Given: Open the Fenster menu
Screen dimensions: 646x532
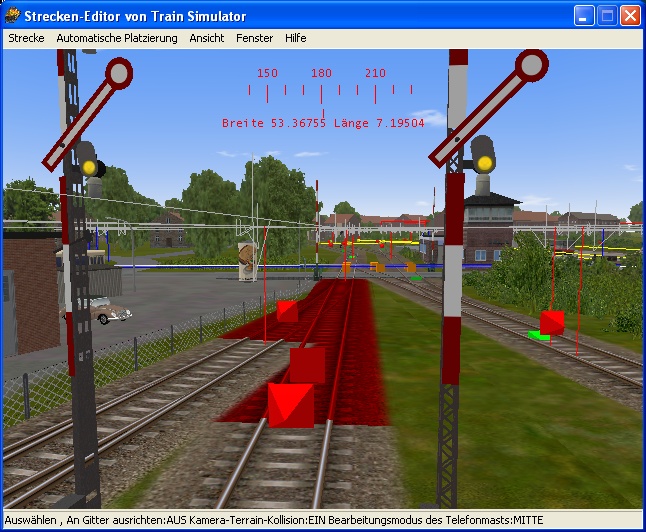Looking at the screenshot, I should click(254, 38).
